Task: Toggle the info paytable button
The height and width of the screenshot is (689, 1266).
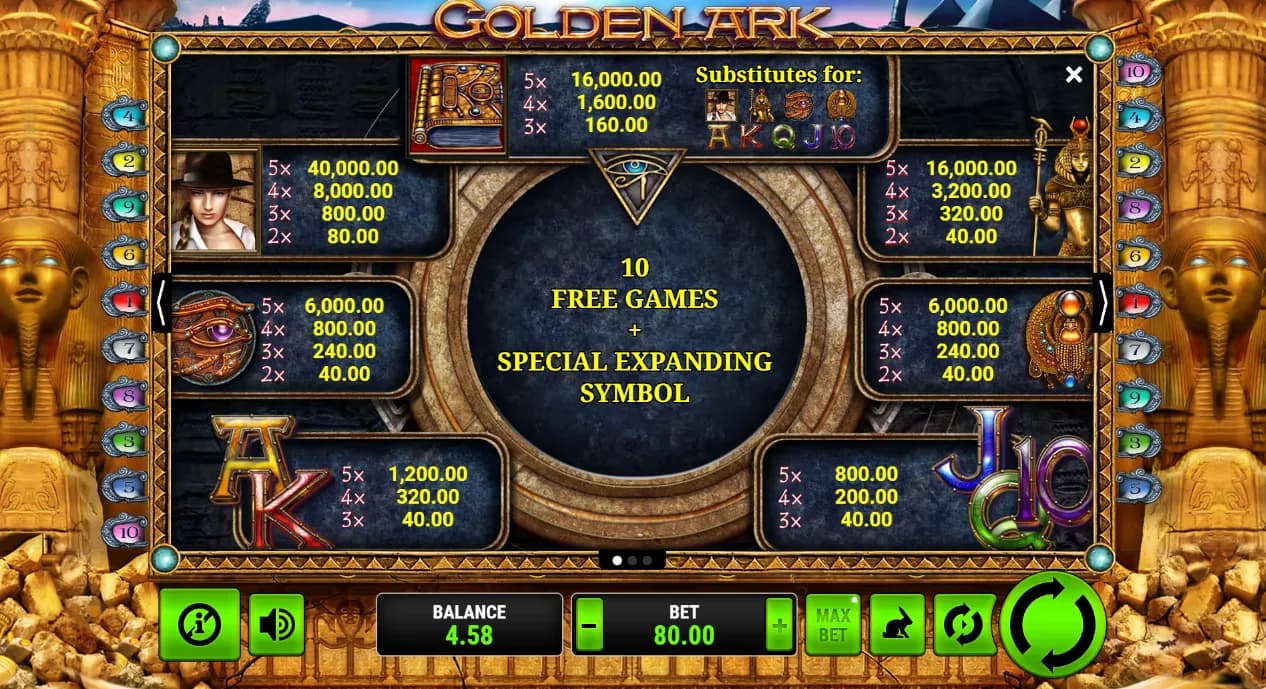Action: tap(199, 625)
